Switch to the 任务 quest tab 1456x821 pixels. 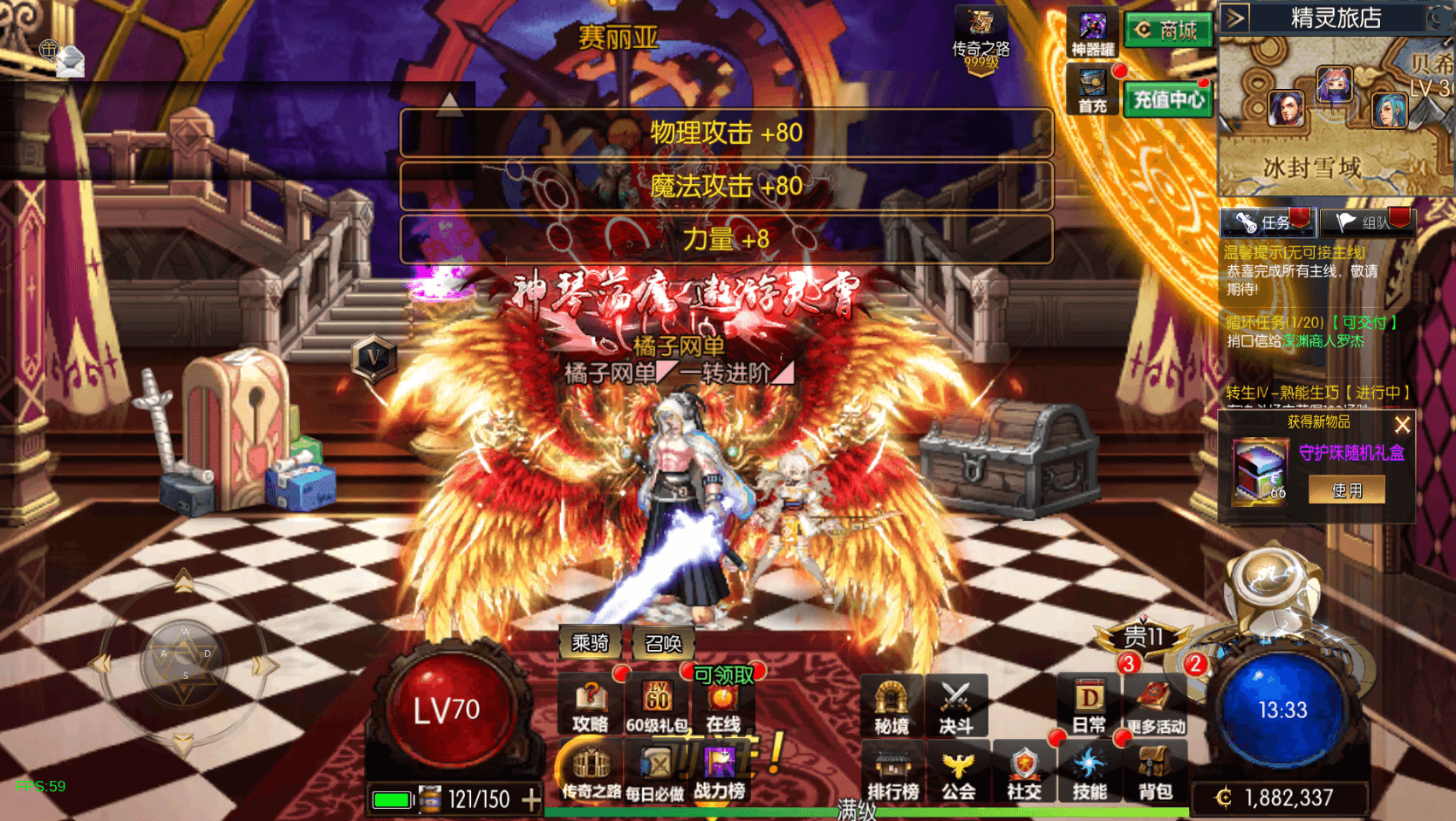(1267, 222)
